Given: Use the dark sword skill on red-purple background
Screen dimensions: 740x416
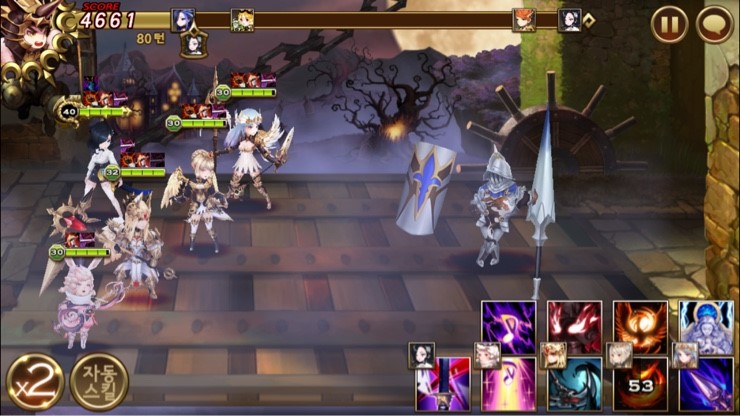Looking at the screenshot, I should click(x=443, y=383).
